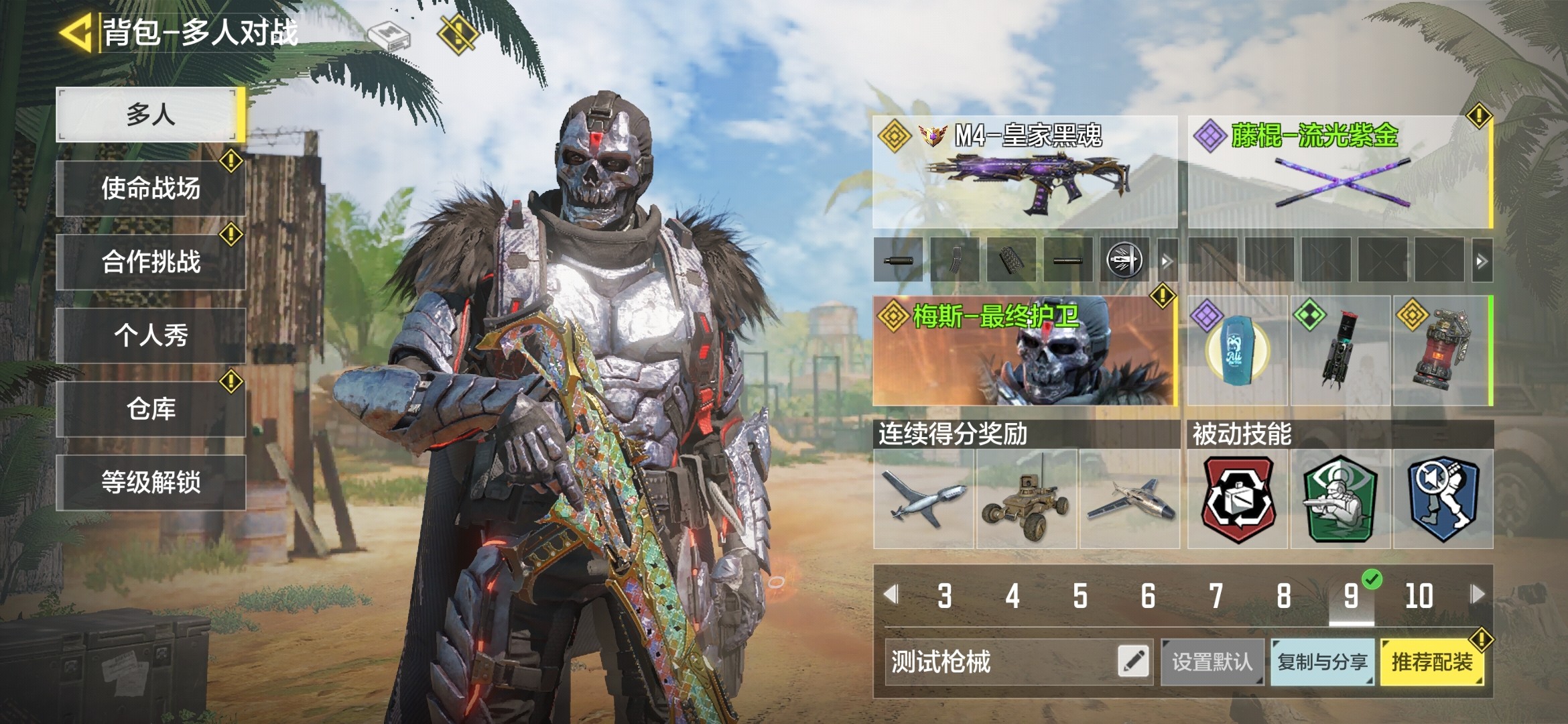
Task: Open the 仓库 storage tab
Action: tap(151, 409)
